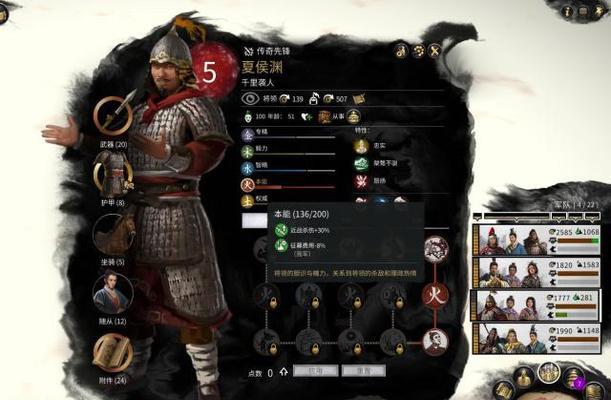
Task: Click the level 5 red badge
Action: [x=209, y=71]
